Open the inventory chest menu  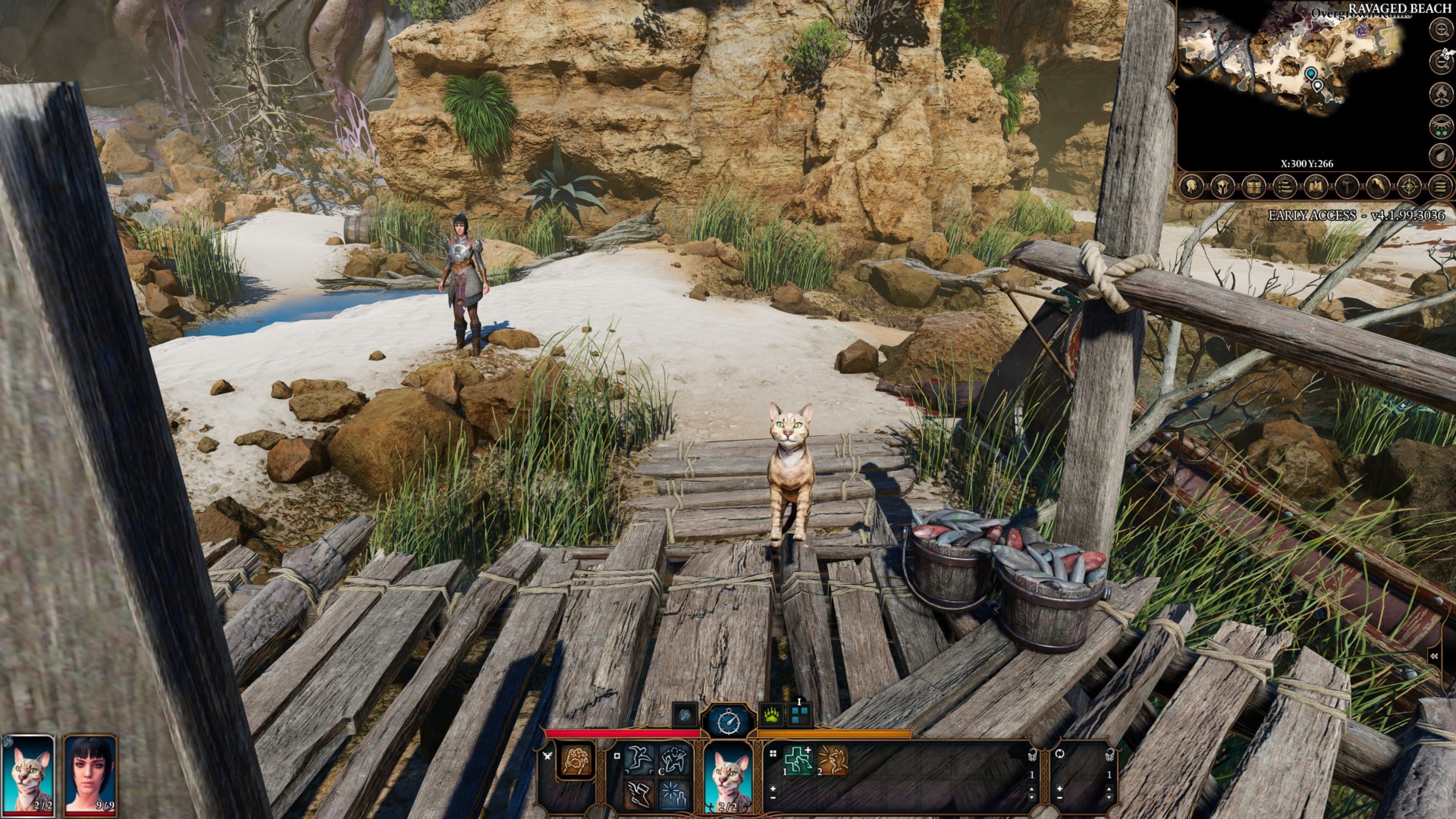click(x=1254, y=186)
